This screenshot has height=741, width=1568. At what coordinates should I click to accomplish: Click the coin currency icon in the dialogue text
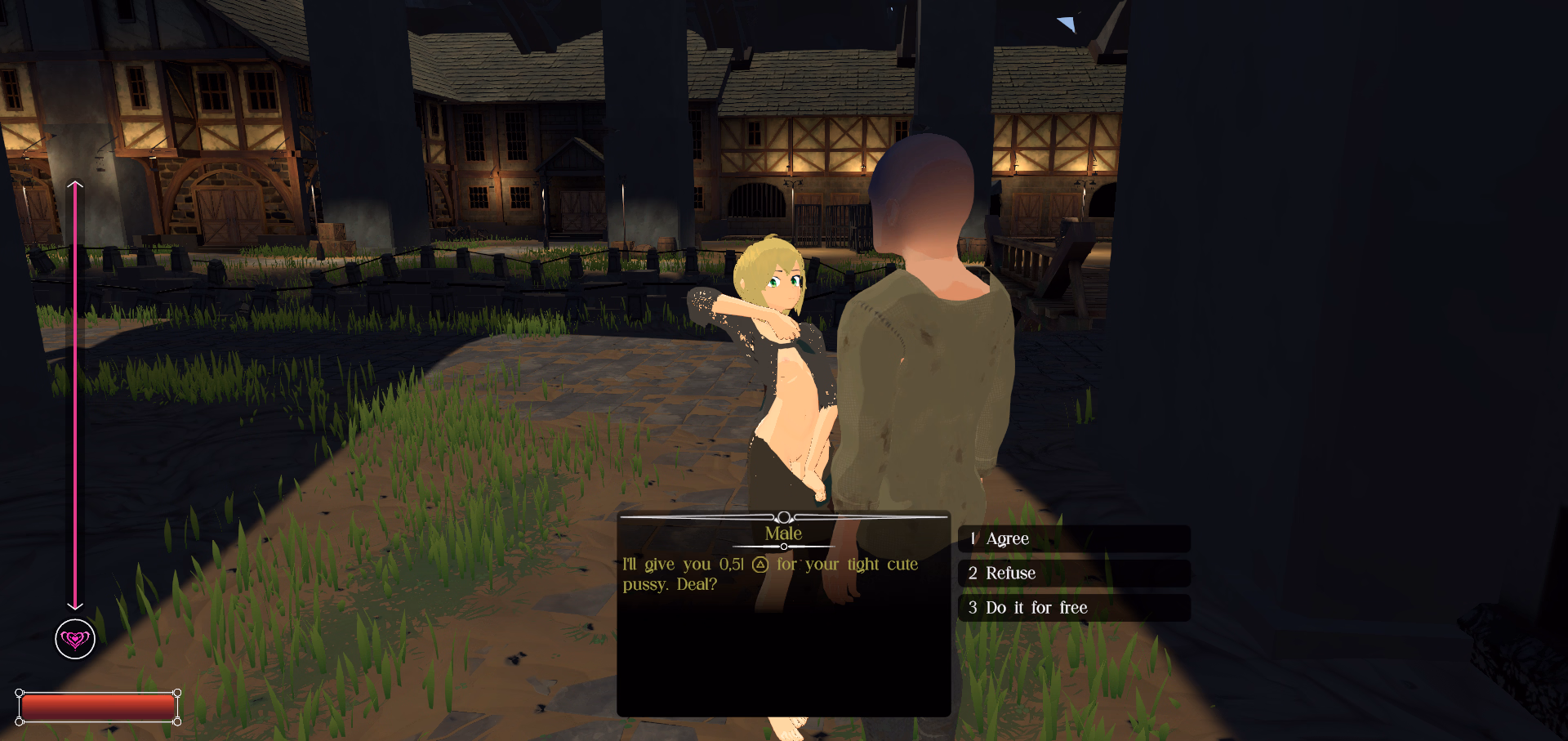point(759,564)
